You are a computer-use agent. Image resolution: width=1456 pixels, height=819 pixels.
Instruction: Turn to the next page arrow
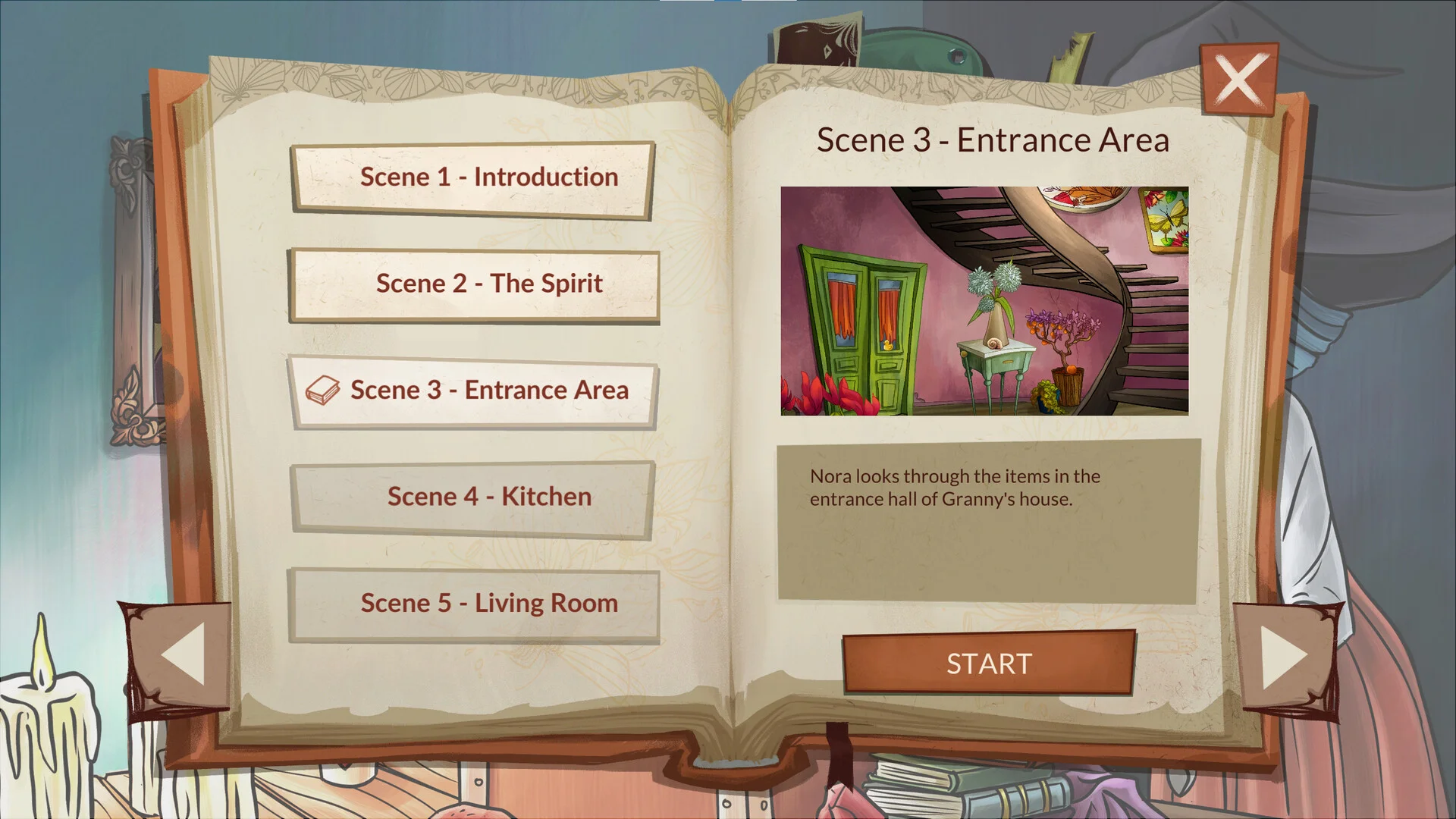(x=1284, y=656)
